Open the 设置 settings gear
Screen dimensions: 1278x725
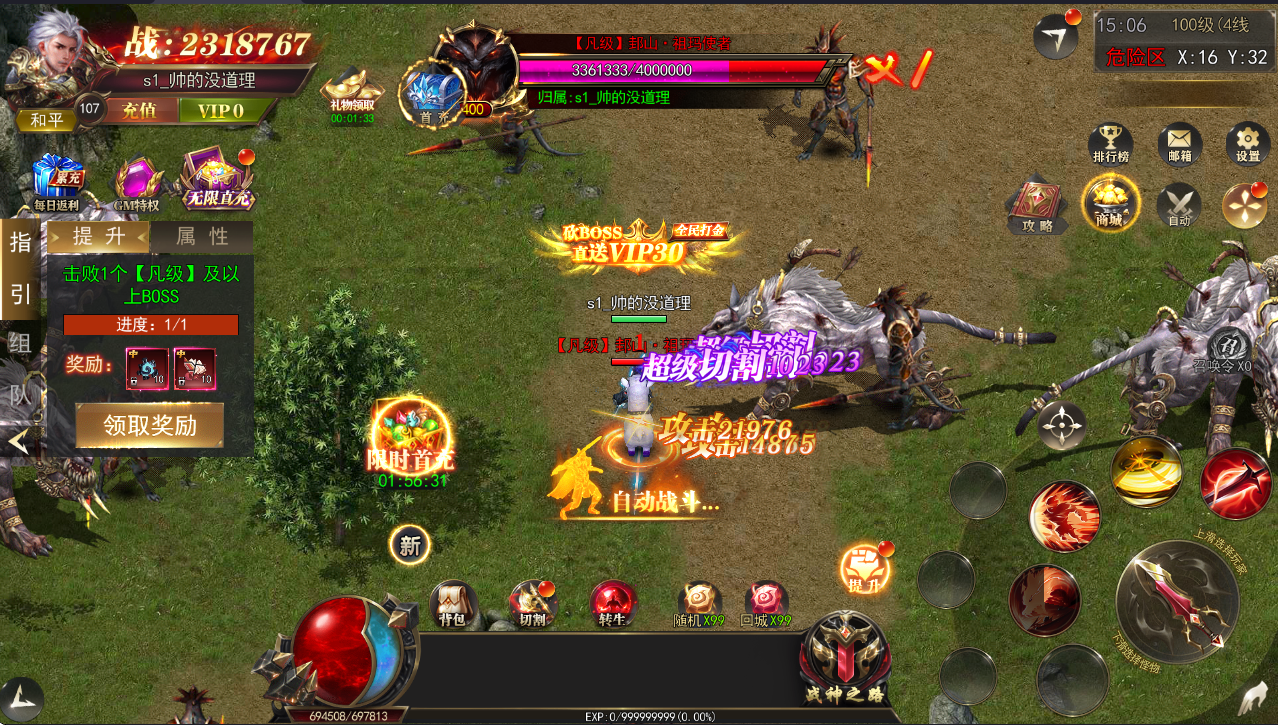(x=1247, y=144)
